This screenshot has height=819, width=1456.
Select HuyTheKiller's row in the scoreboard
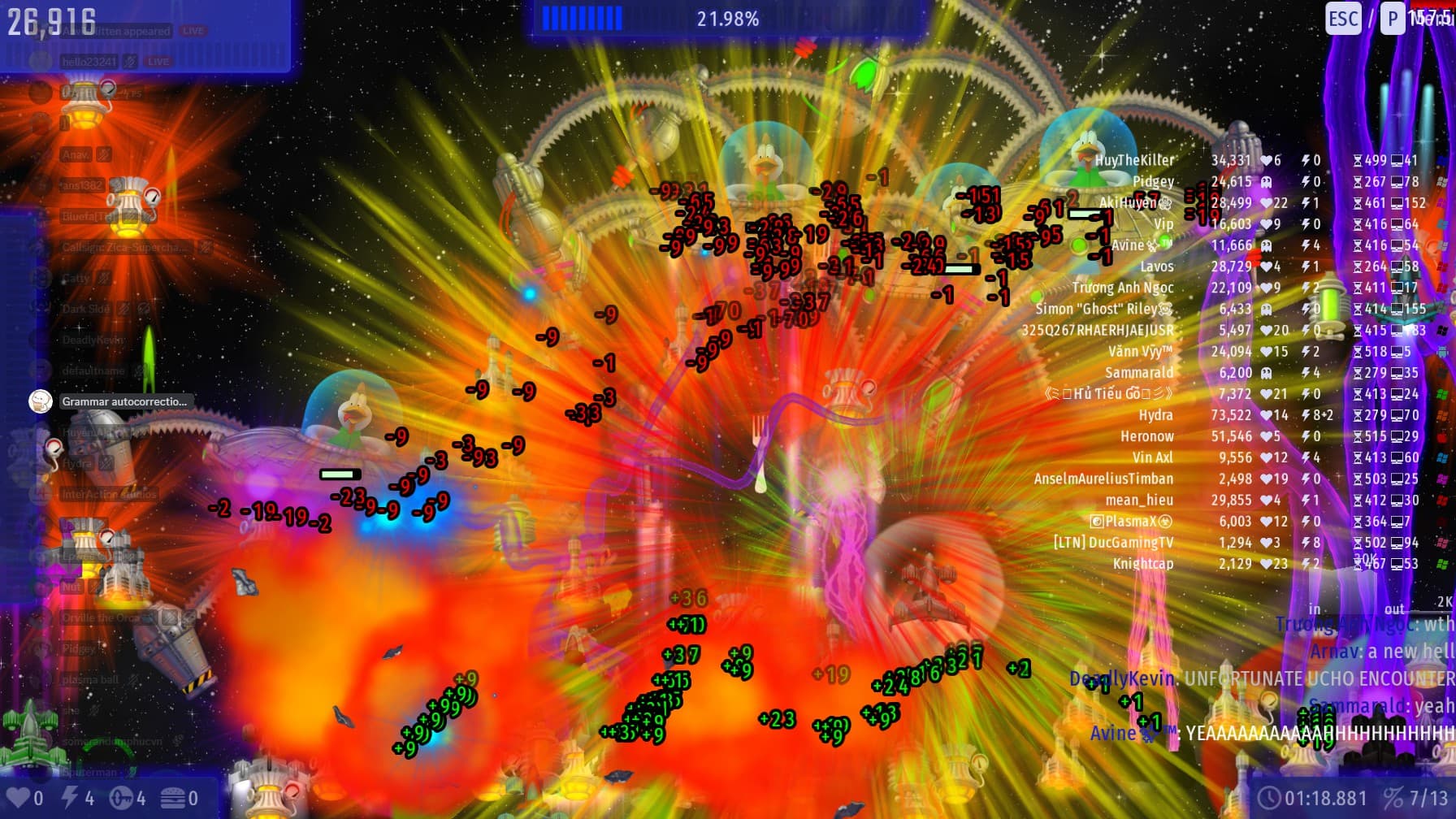point(1134,161)
